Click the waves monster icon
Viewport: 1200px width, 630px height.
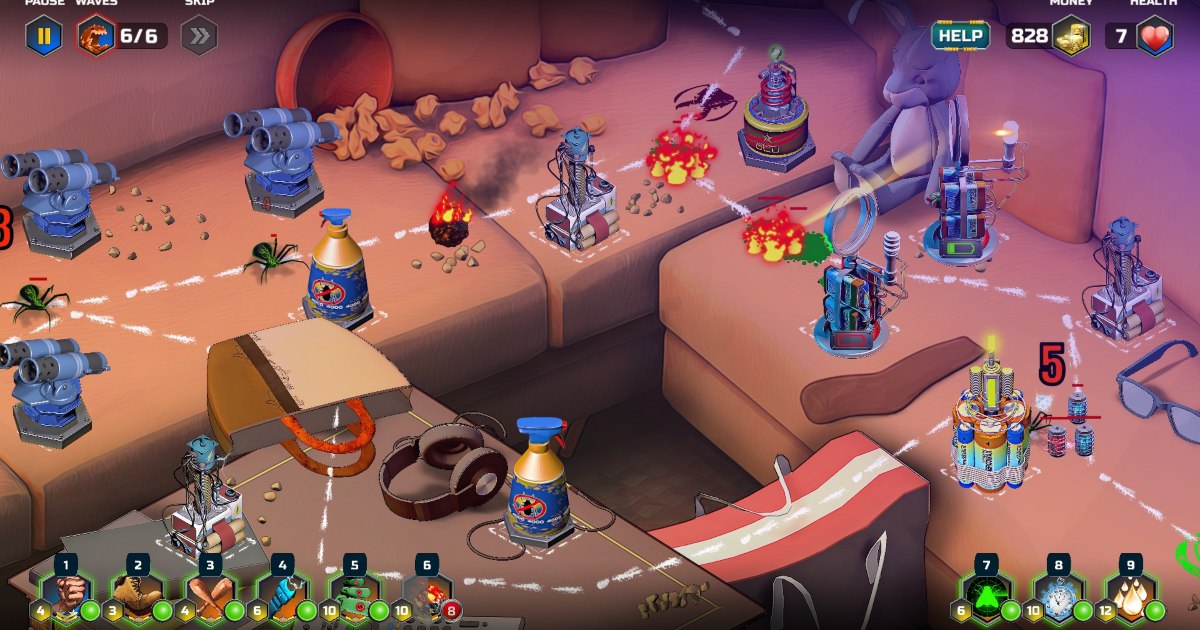click(96, 37)
